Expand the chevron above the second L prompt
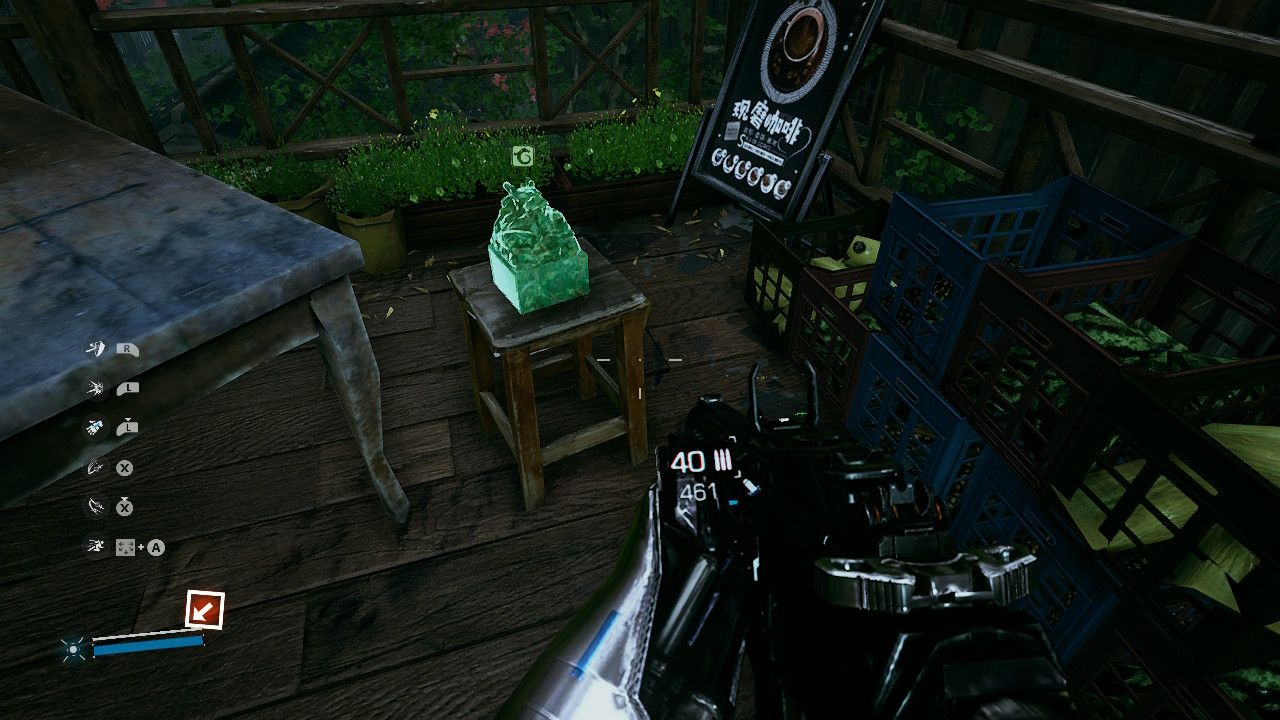The width and height of the screenshot is (1280, 720). 128,420
